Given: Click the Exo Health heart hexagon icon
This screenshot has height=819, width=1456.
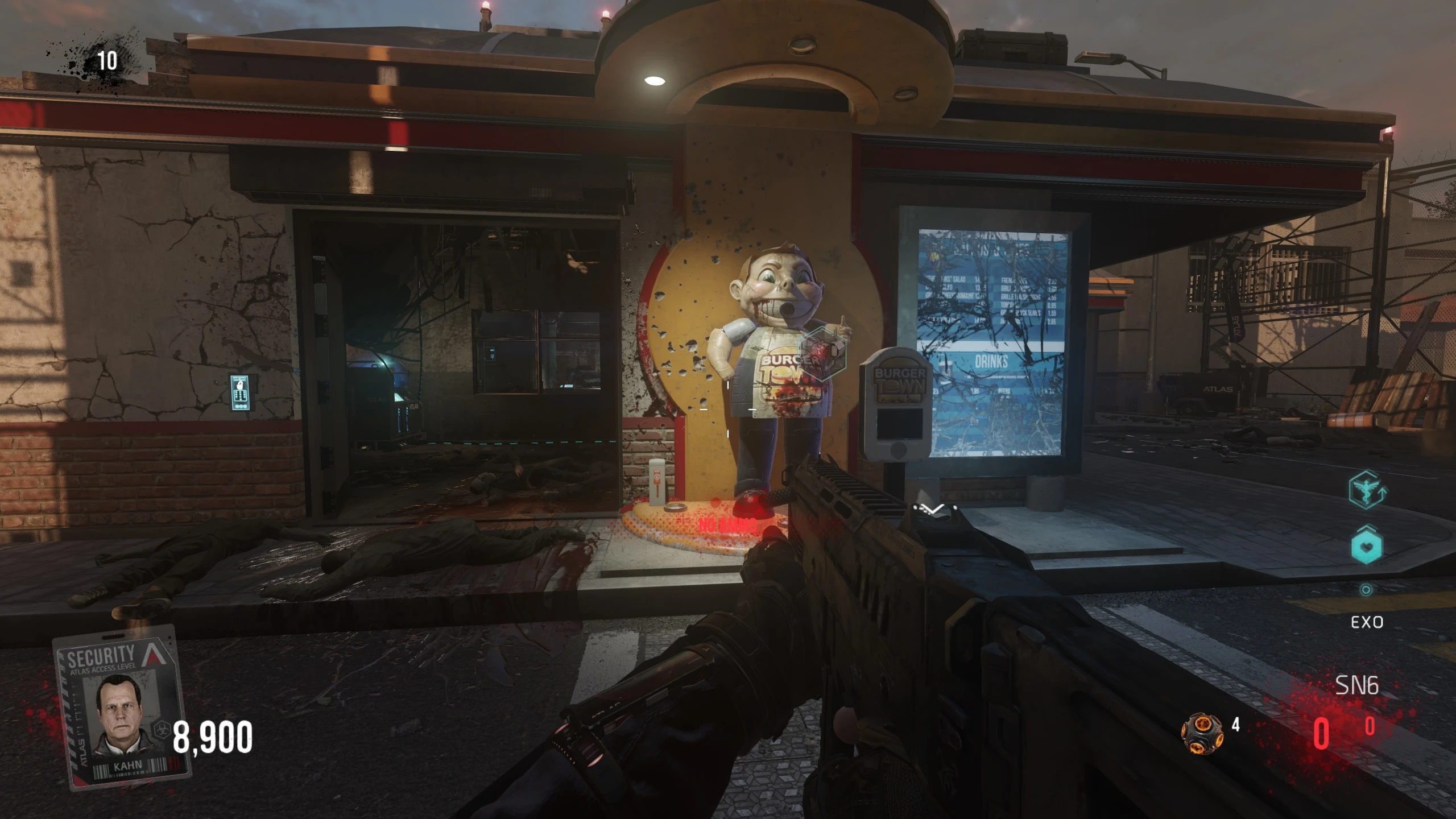Looking at the screenshot, I should 1366,547.
